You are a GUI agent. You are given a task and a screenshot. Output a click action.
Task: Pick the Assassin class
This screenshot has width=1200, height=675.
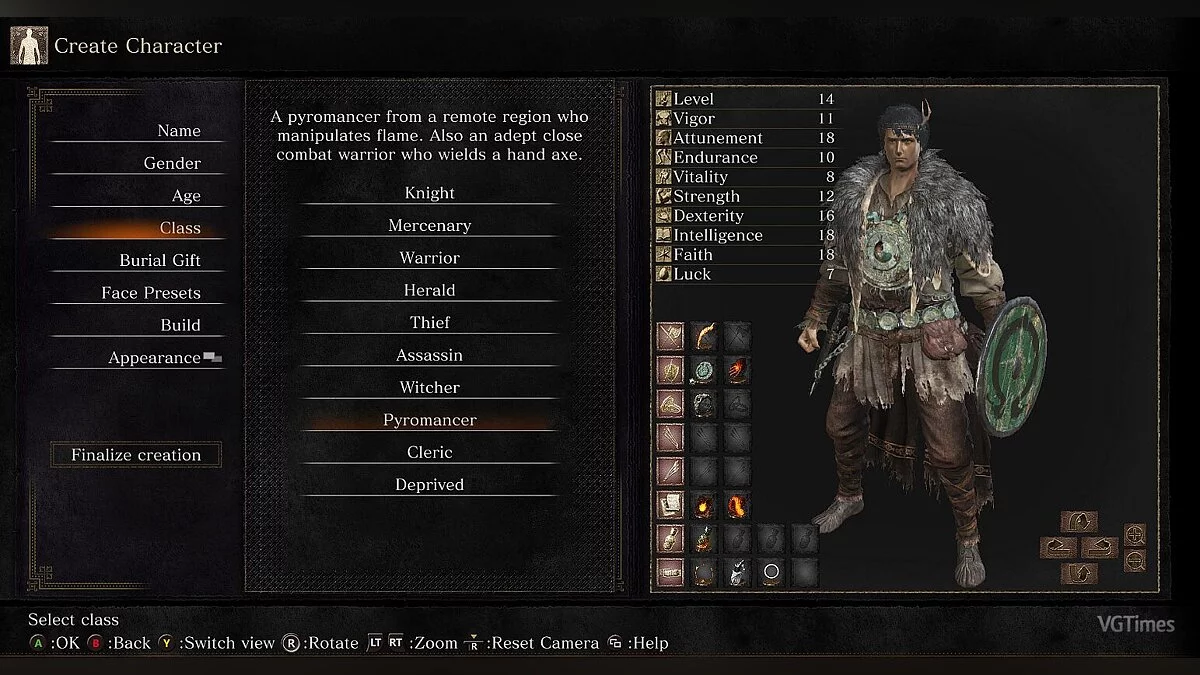pos(429,355)
